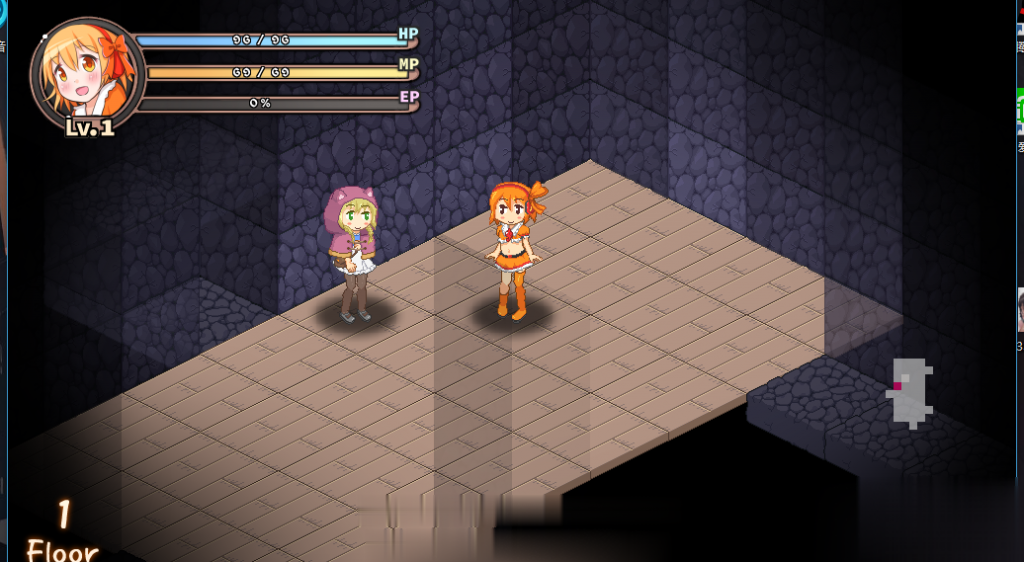Viewport: 1024px width, 562px height.
Task: Open the gray dungeon minimap
Action: [910, 393]
